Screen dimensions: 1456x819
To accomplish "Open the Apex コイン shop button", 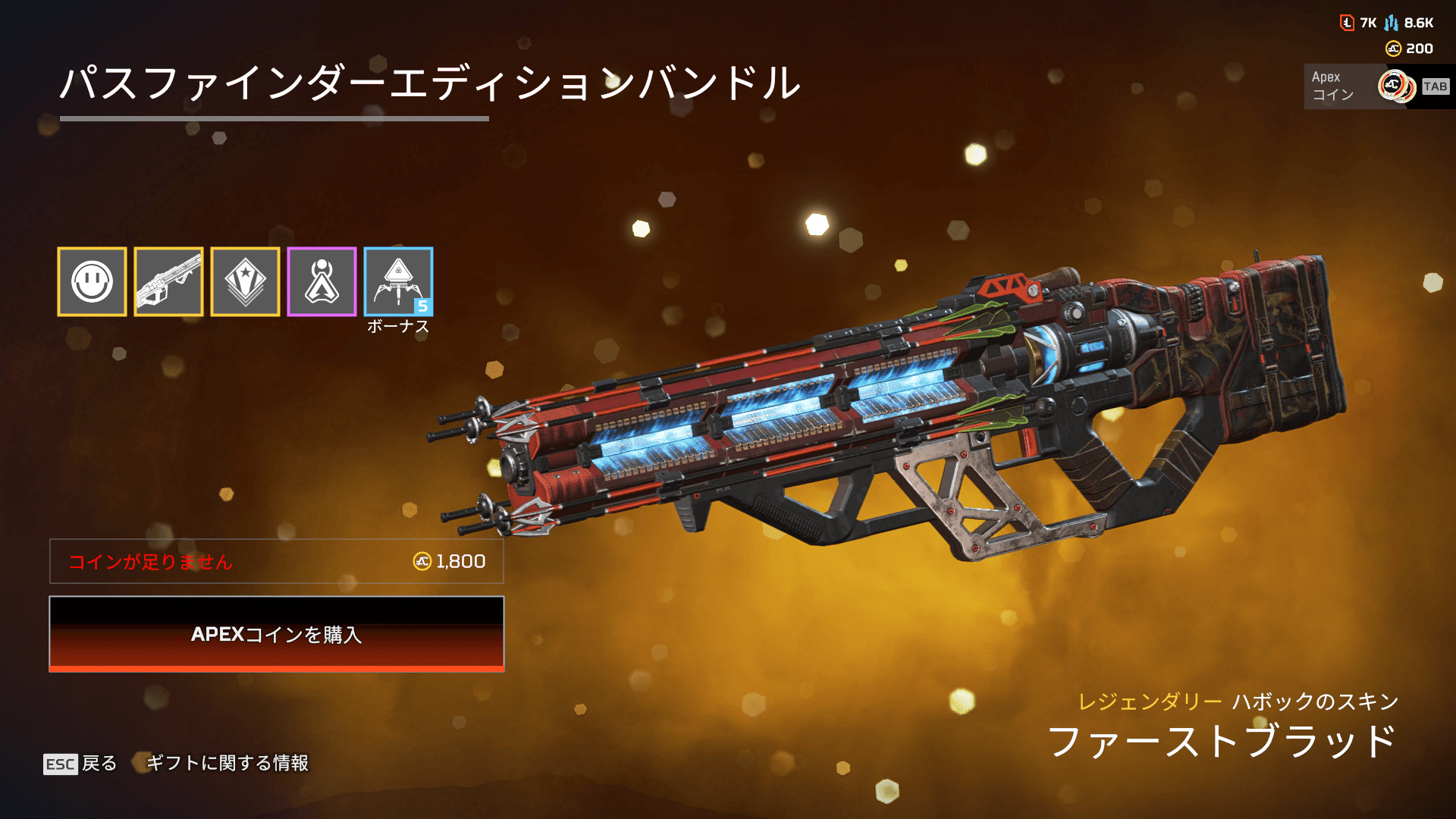I will [1376, 86].
